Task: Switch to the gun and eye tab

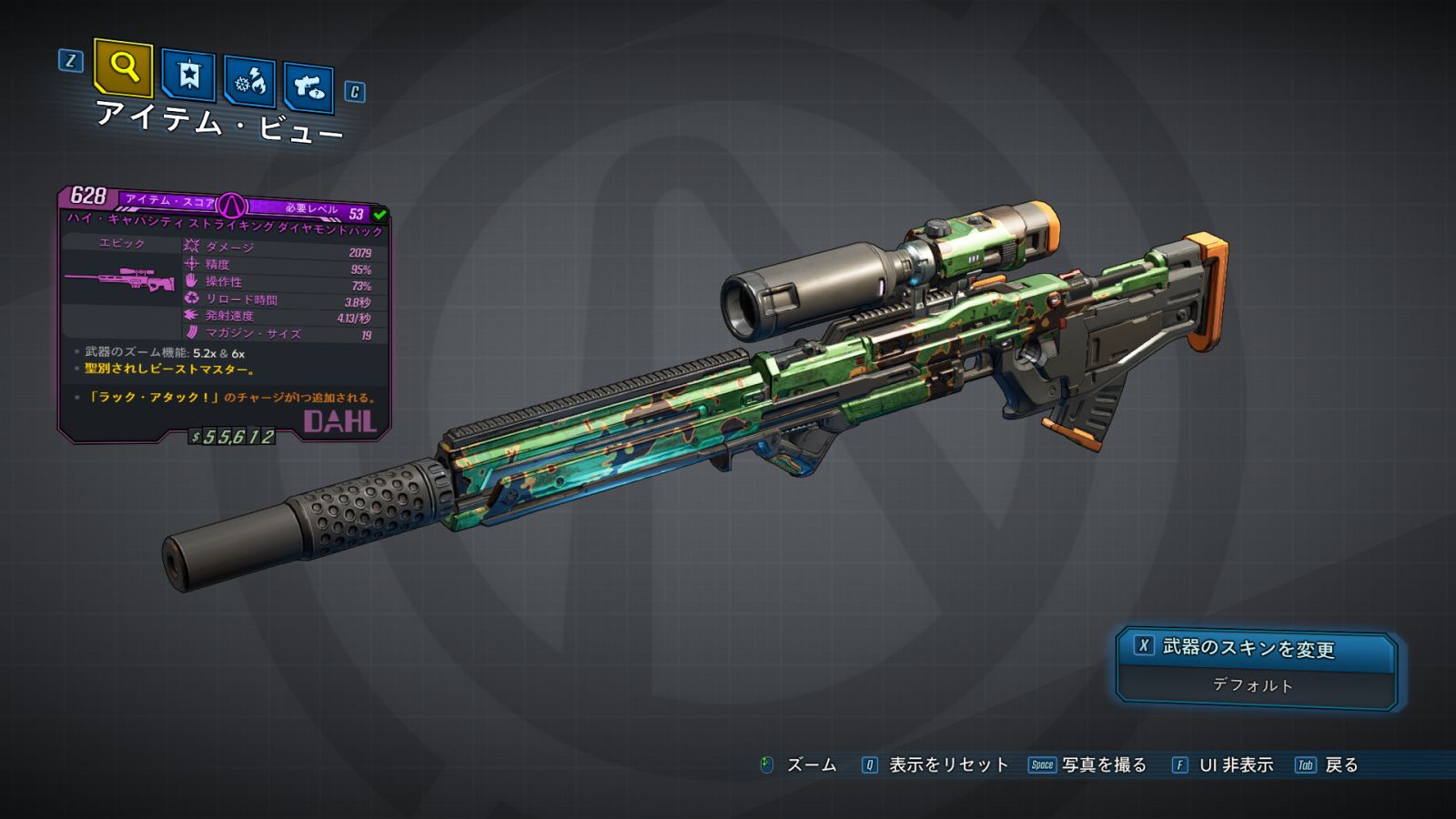Action: coord(308,88)
